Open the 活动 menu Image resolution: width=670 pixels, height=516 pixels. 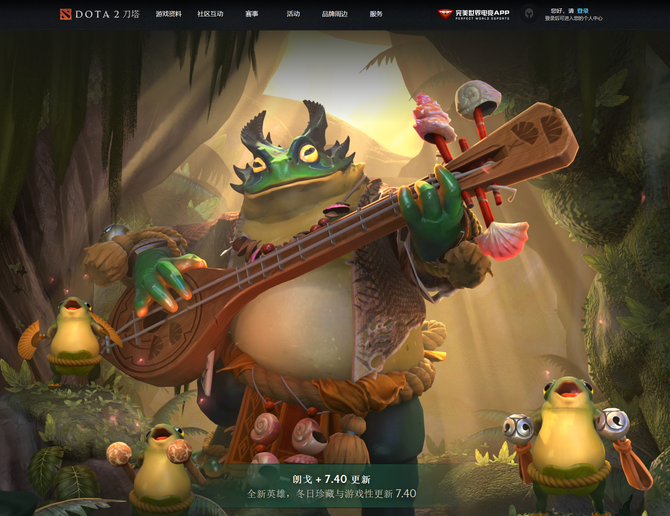coord(293,14)
